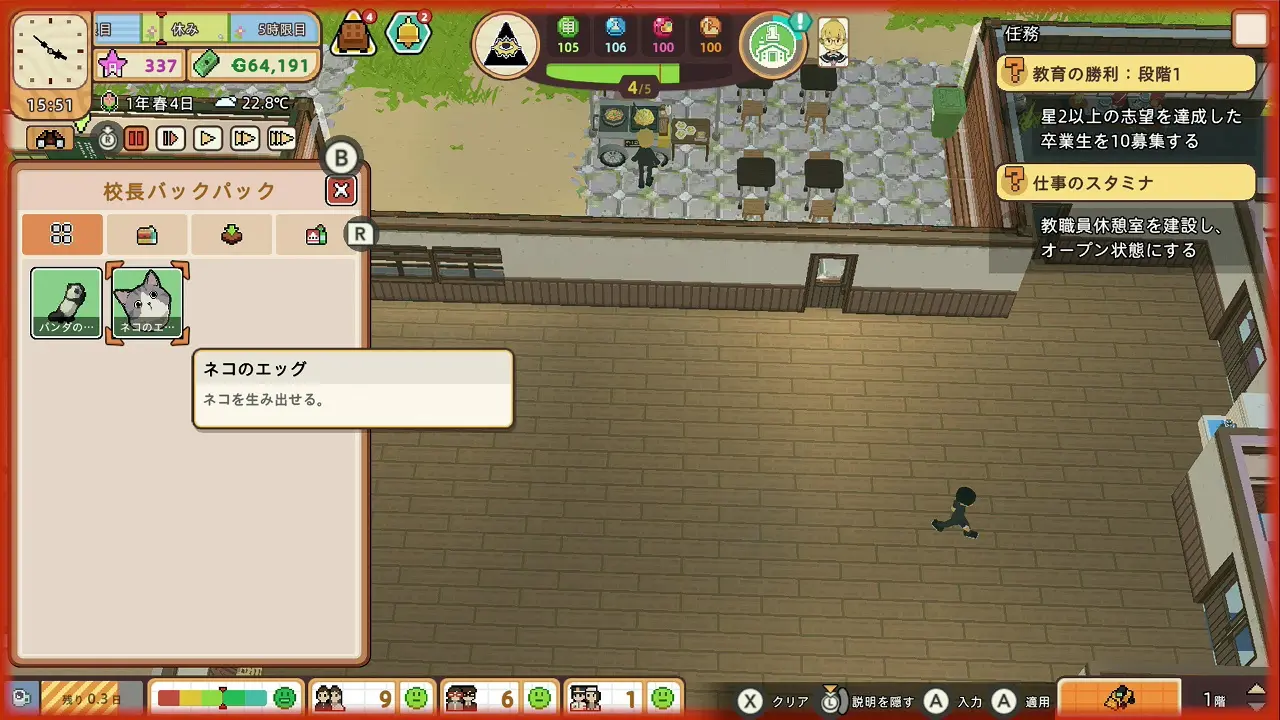This screenshot has height=720, width=1280.
Task: Open the bell notifications icon
Action: [408, 34]
